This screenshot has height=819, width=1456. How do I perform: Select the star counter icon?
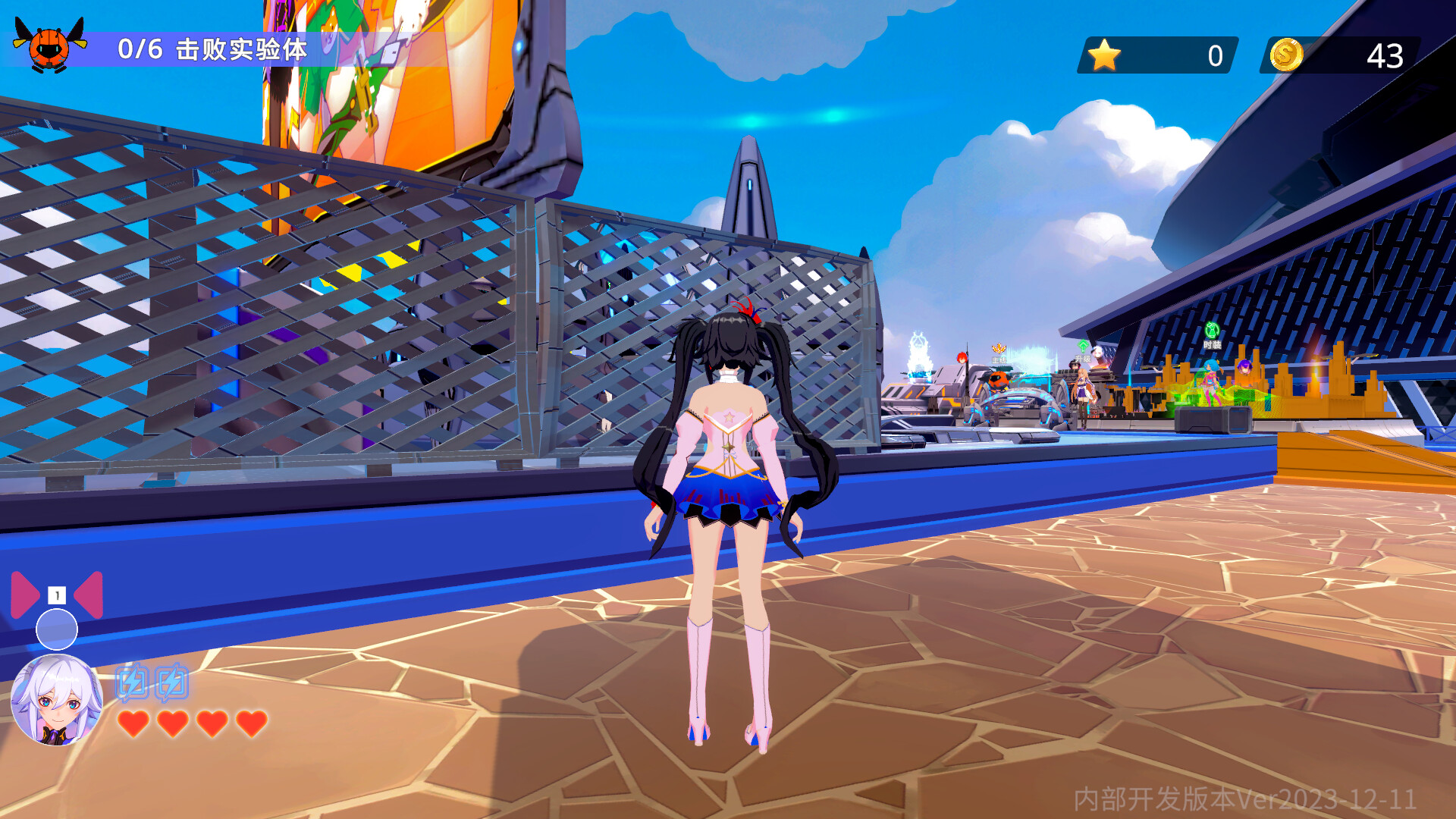(1103, 53)
